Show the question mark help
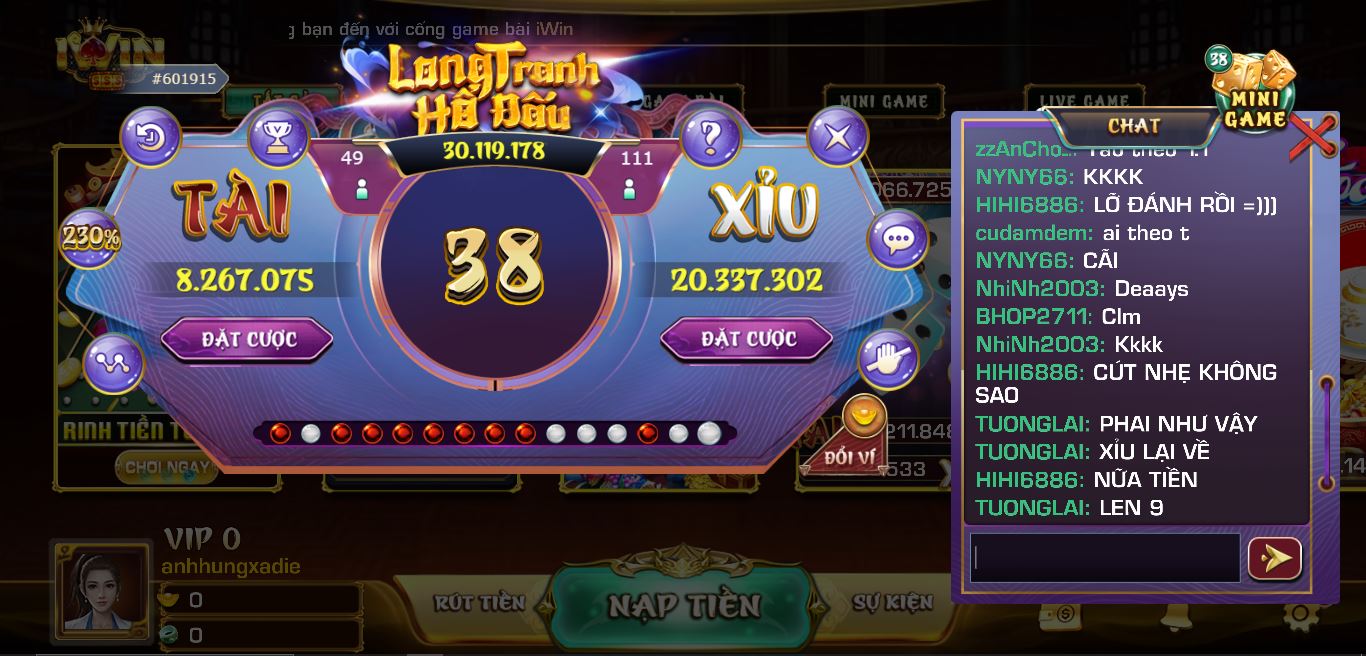 tap(710, 136)
